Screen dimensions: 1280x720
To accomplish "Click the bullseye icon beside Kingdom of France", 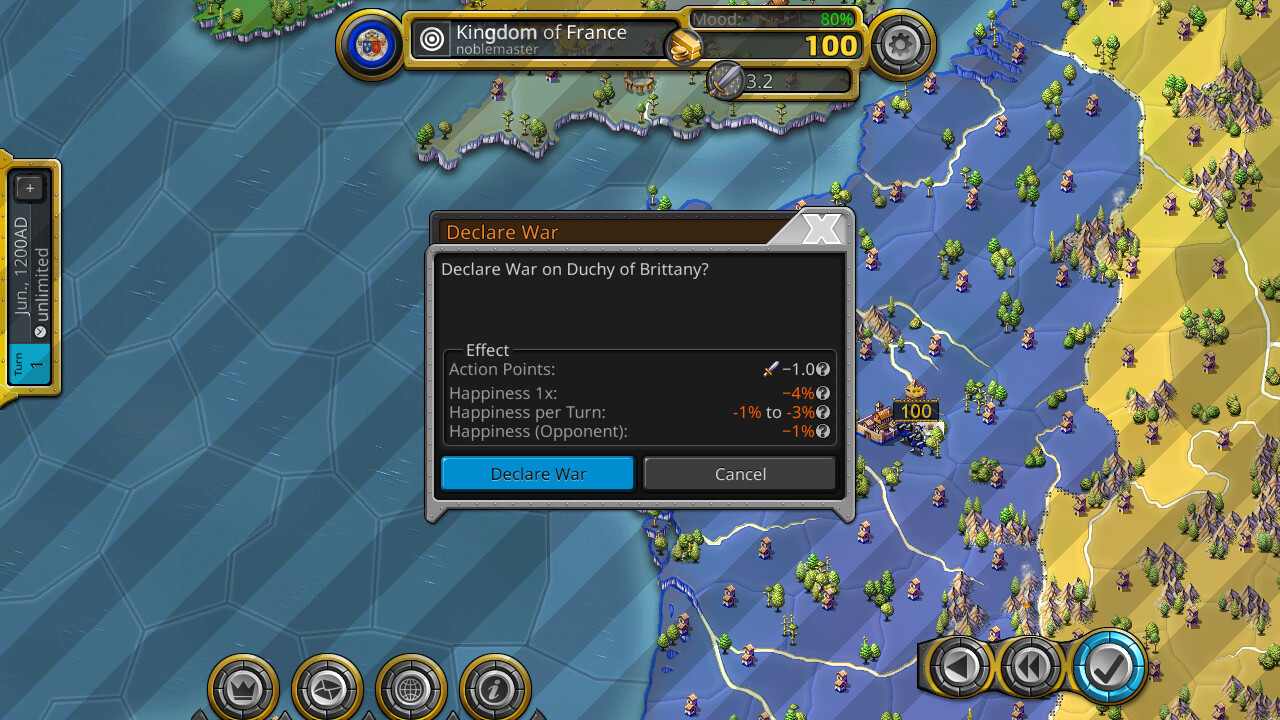I will [431, 39].
